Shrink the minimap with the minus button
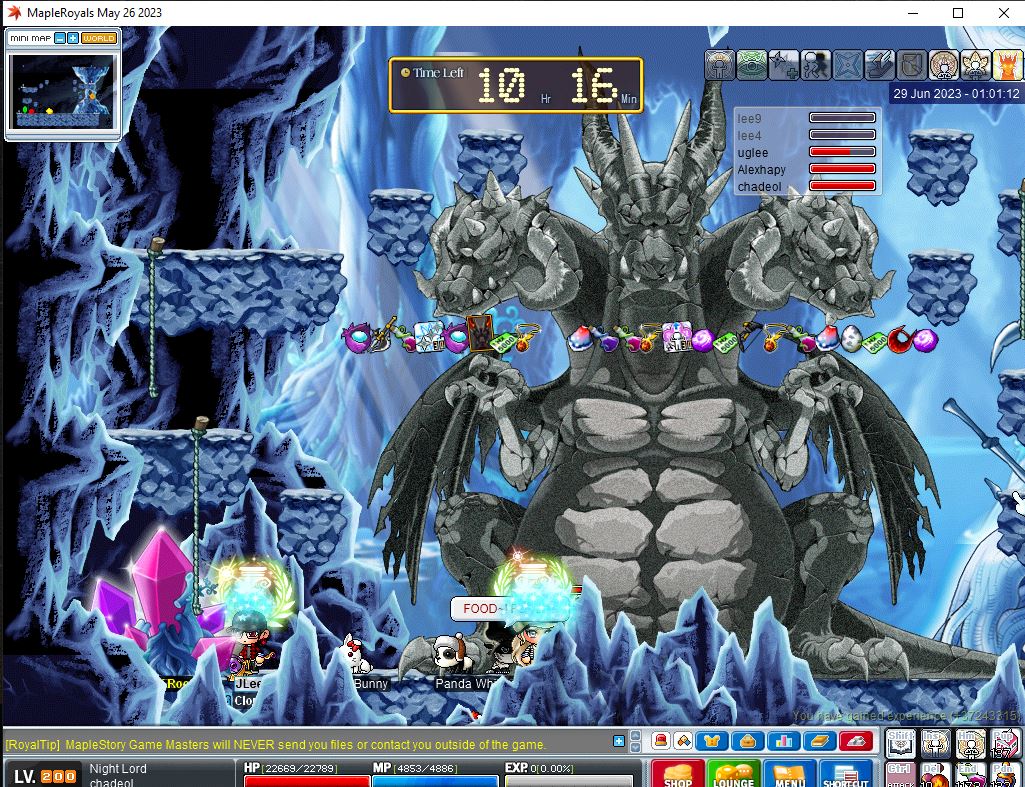The height and width of the screenshot is (787, 1025). point(60,38)
